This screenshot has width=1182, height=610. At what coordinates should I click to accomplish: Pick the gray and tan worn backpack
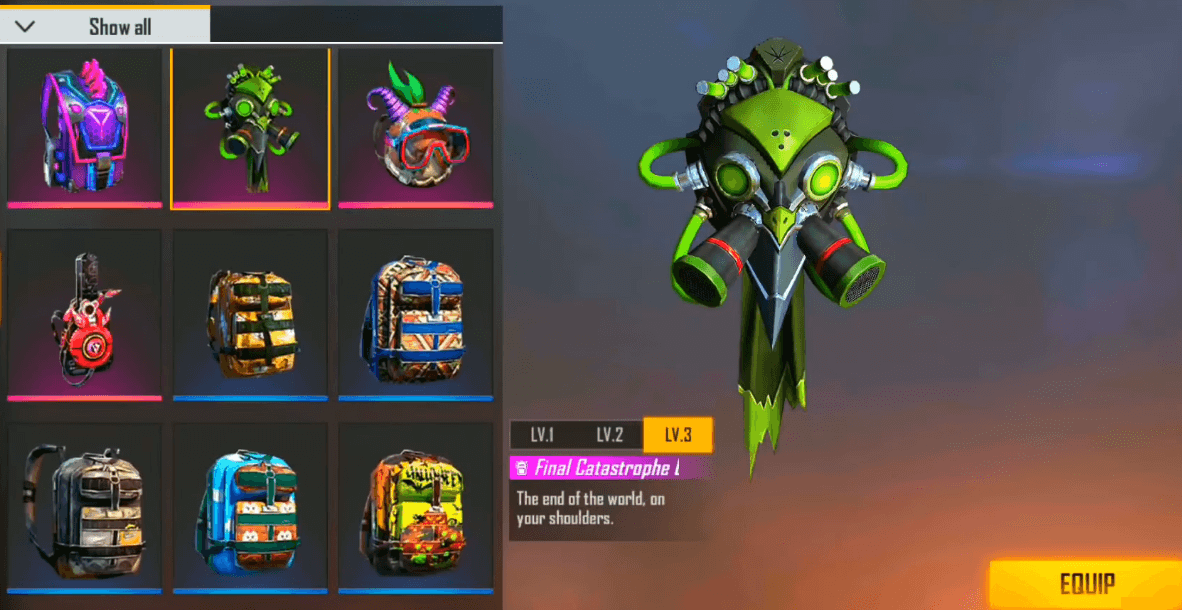coord(84,506)
